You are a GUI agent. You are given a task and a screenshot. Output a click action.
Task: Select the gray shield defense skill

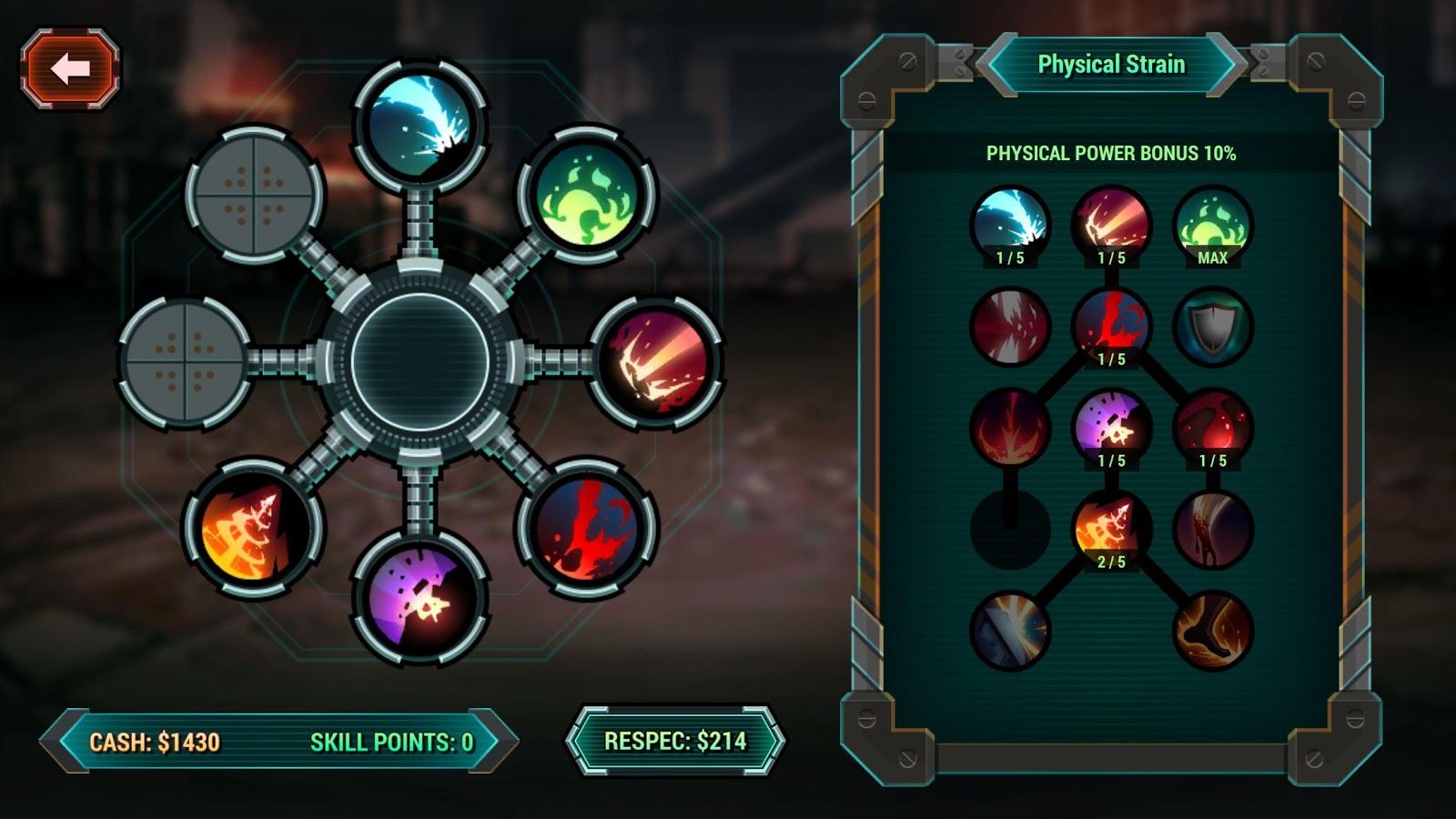click(1212, 328)
